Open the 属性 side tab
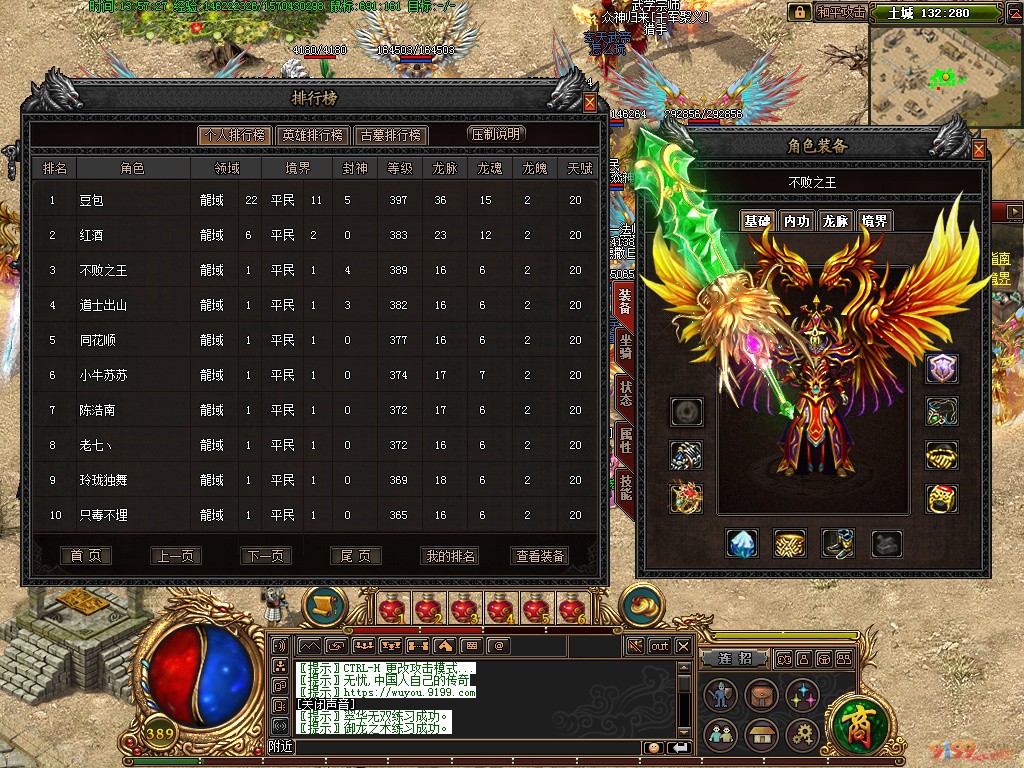This screenshot has width=1024, height=768. click(625, 437)
